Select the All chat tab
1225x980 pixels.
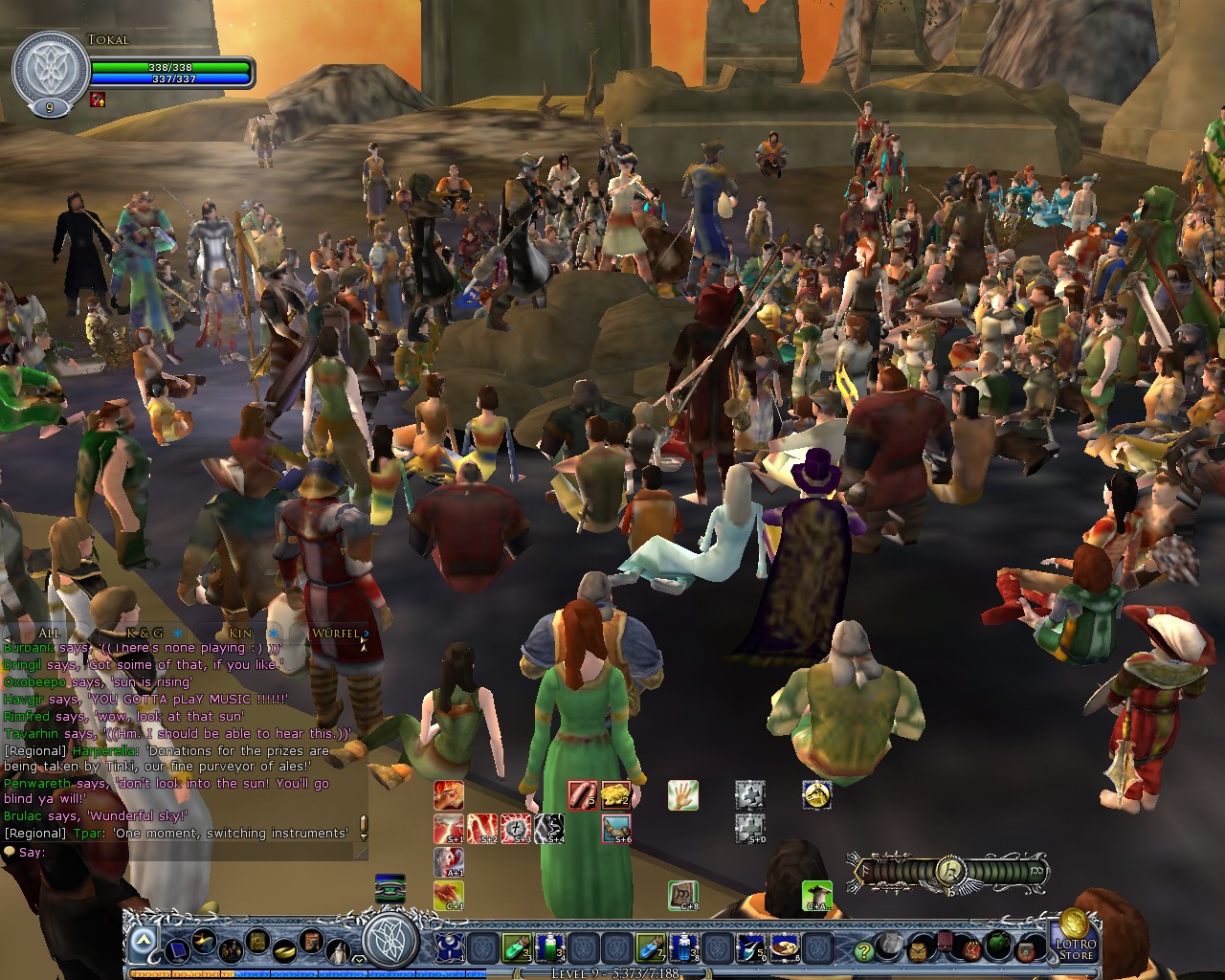pyautogui.click(x=49, y=633)
